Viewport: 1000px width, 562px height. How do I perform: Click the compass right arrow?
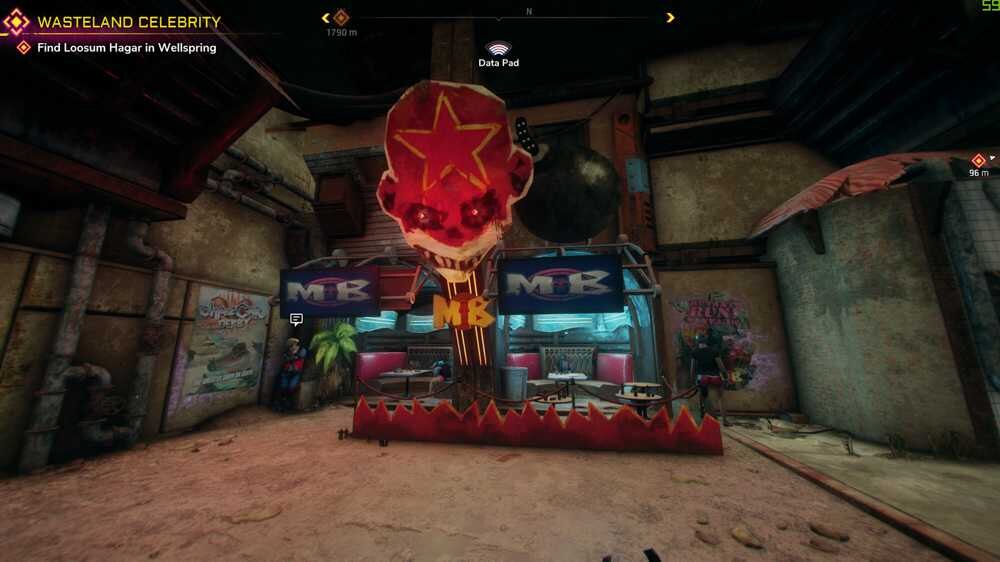click(670, 17)
